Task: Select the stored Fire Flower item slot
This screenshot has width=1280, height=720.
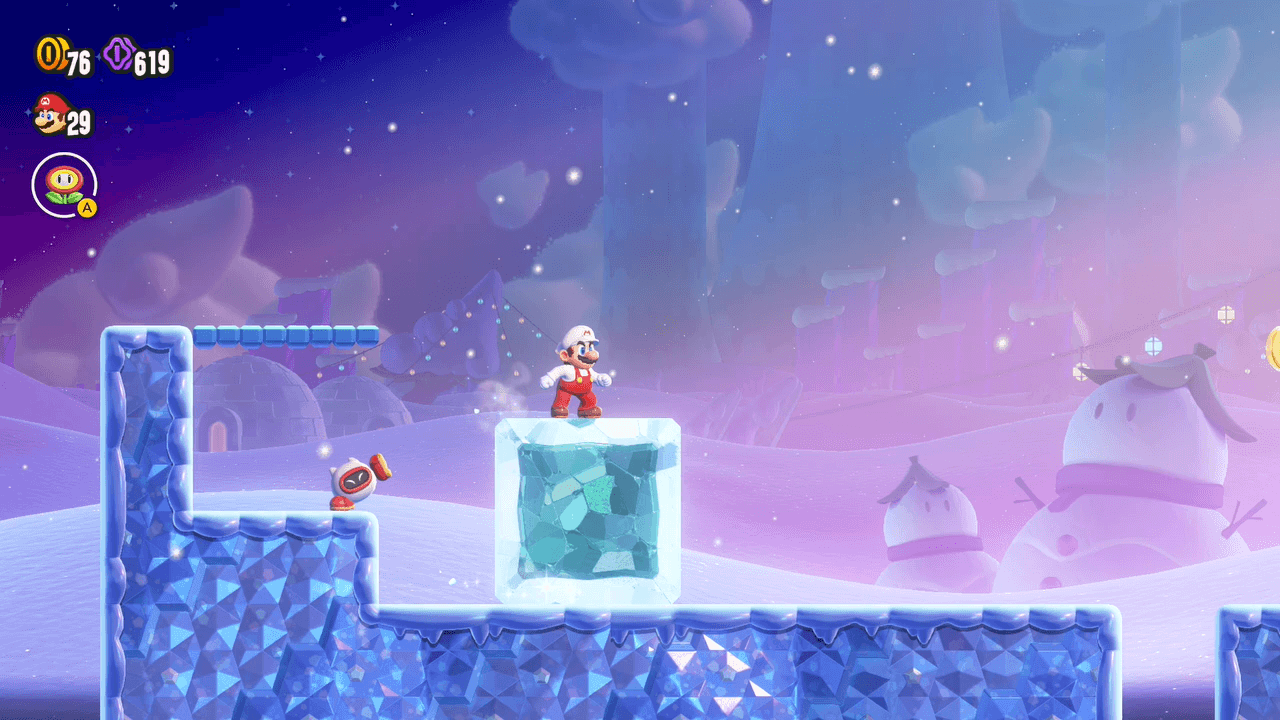Action: pos(64,185)
